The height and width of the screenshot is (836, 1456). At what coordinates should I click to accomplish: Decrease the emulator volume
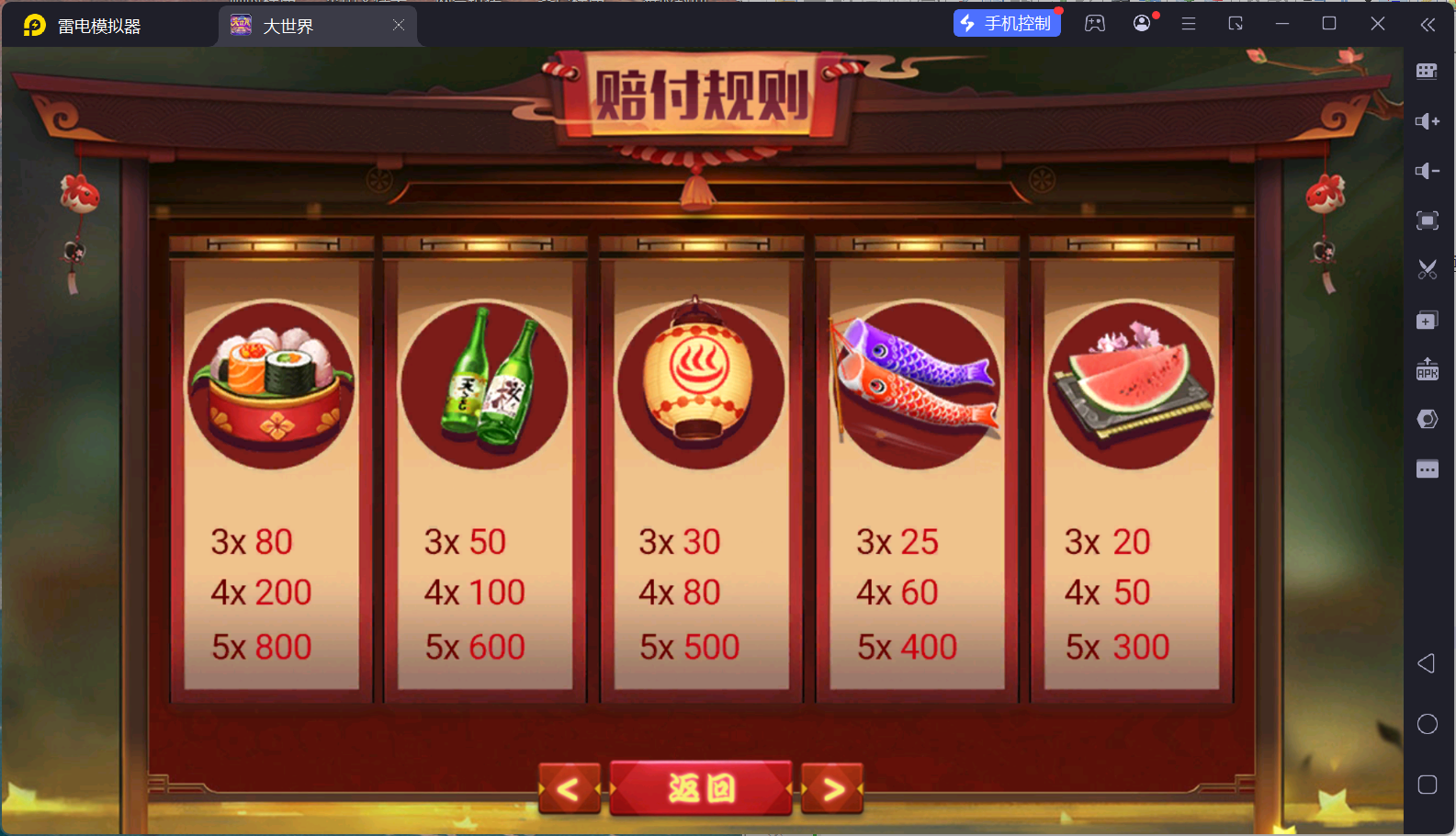click(x=1428, y=171)
